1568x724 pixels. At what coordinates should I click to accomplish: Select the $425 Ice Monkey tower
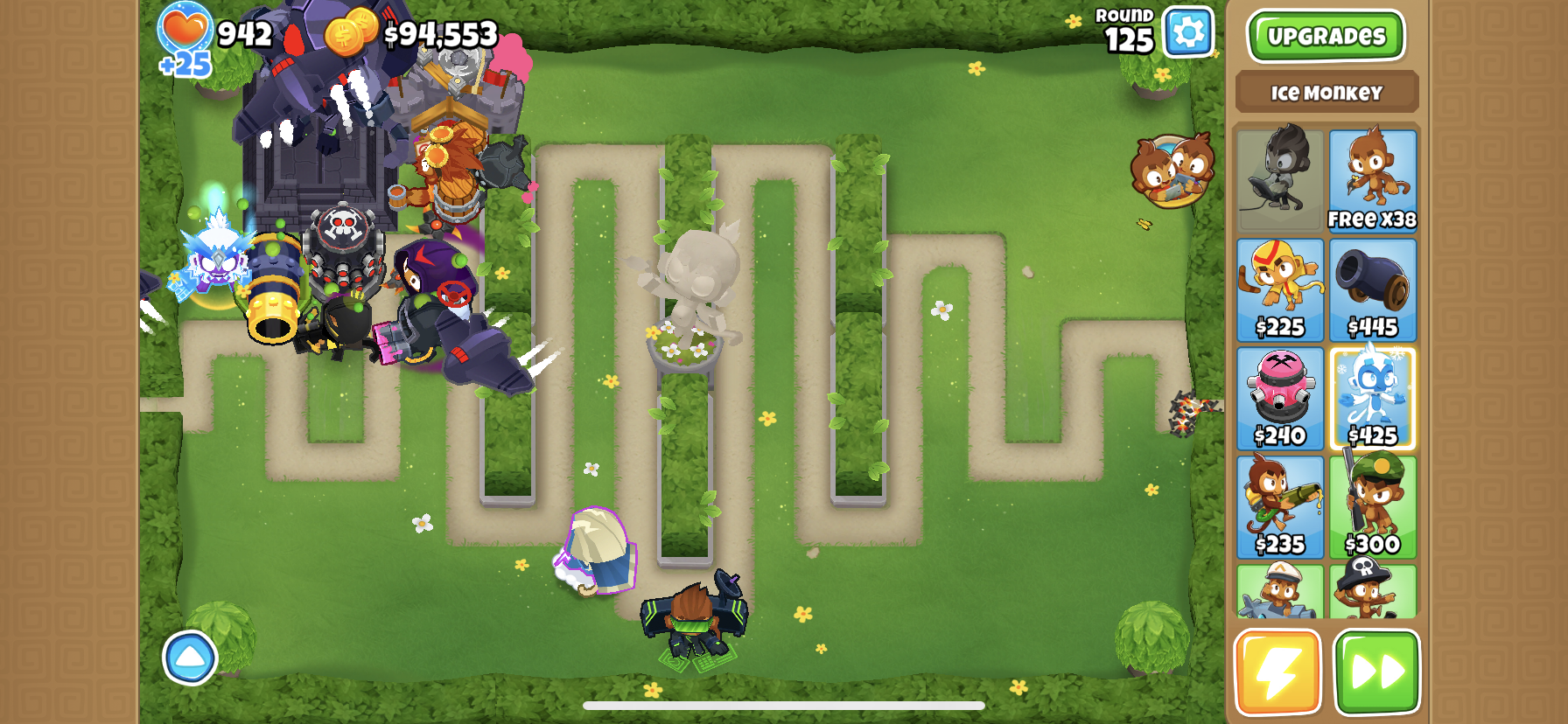pos(1372,398)
